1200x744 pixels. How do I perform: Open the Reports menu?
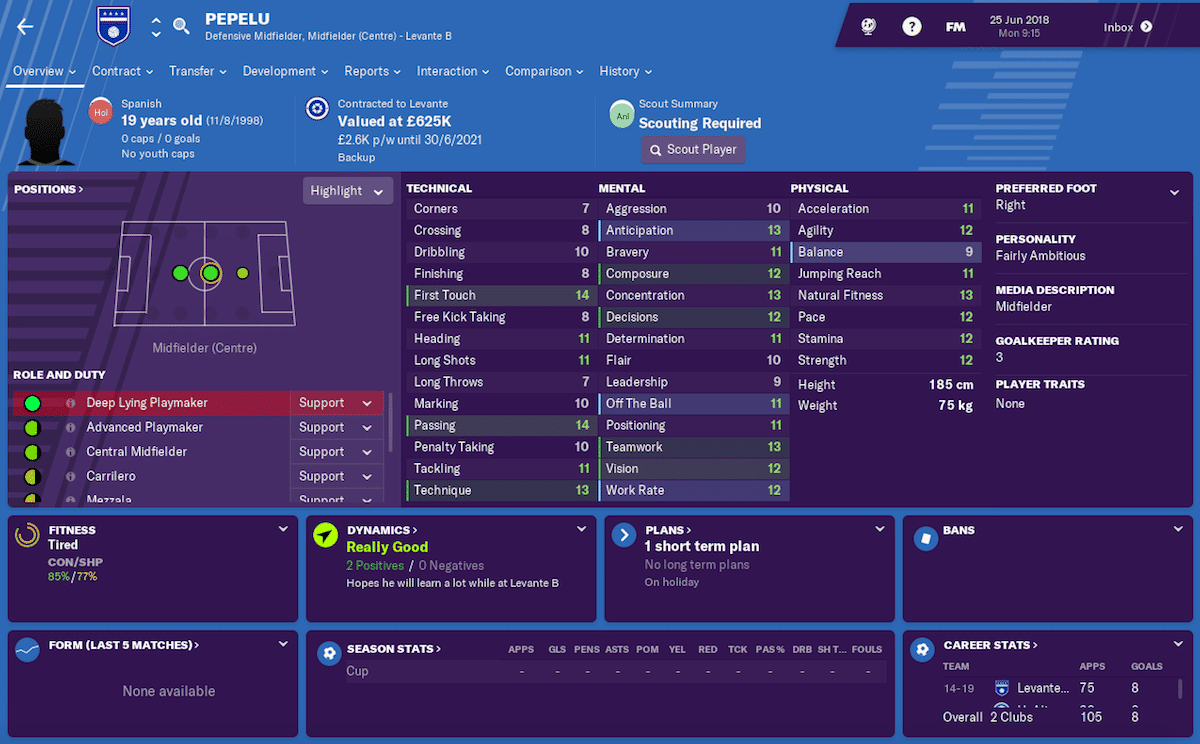[x=372, y=71]
